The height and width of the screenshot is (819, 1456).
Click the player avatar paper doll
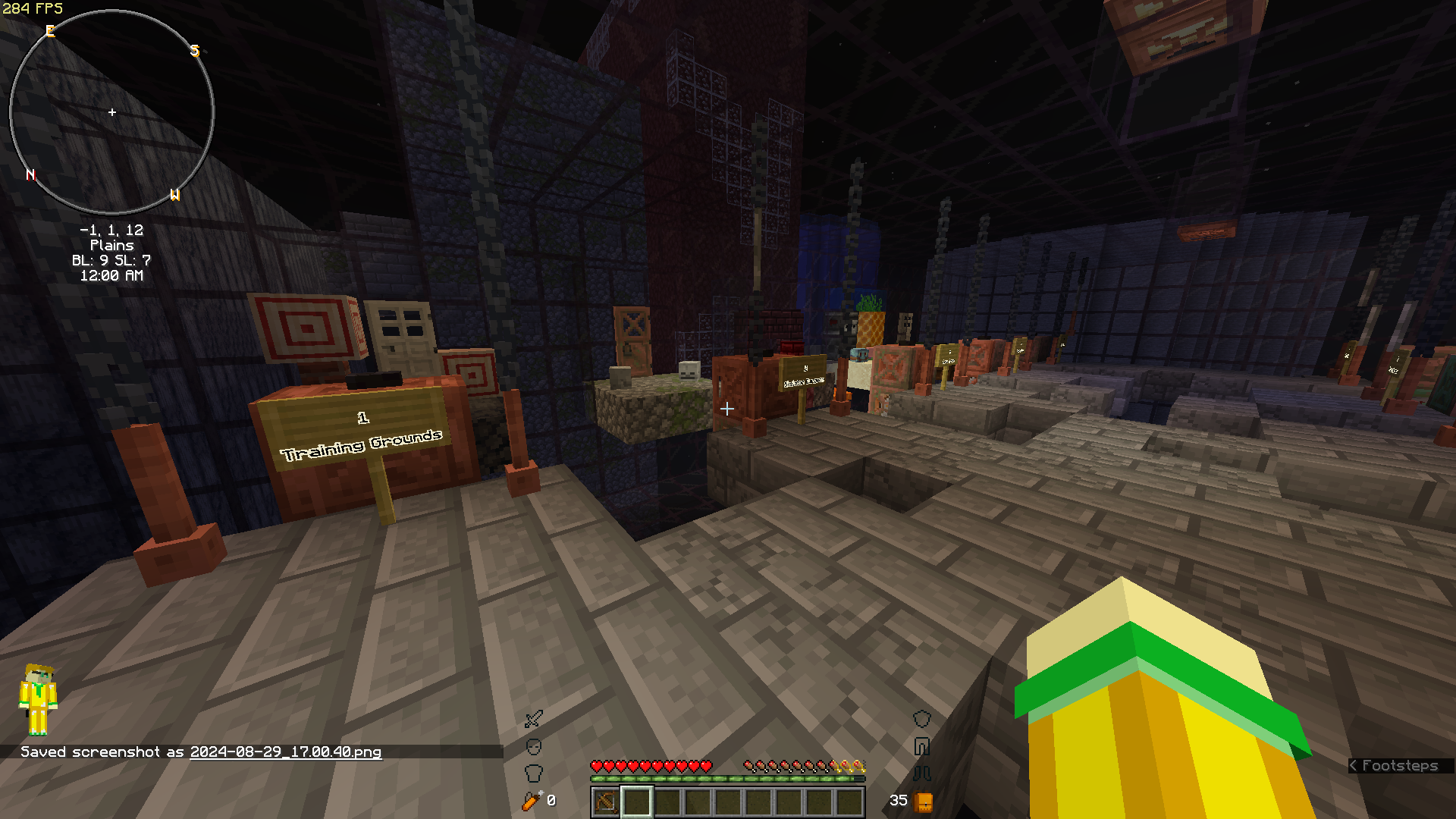click(38, 699)
